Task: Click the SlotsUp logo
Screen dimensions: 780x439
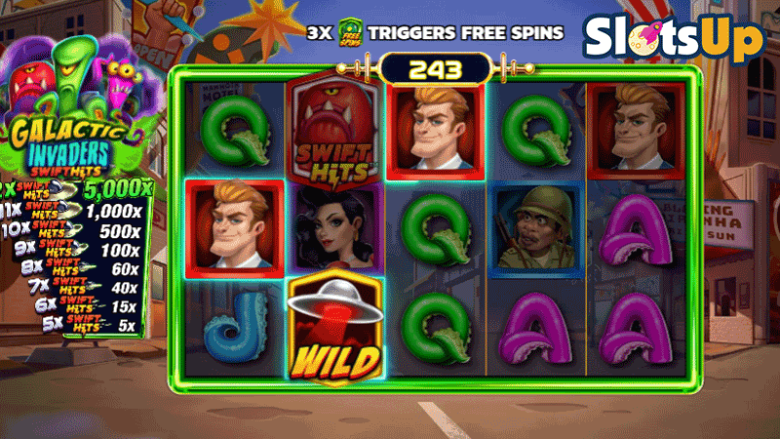Action: pos(672,40)
